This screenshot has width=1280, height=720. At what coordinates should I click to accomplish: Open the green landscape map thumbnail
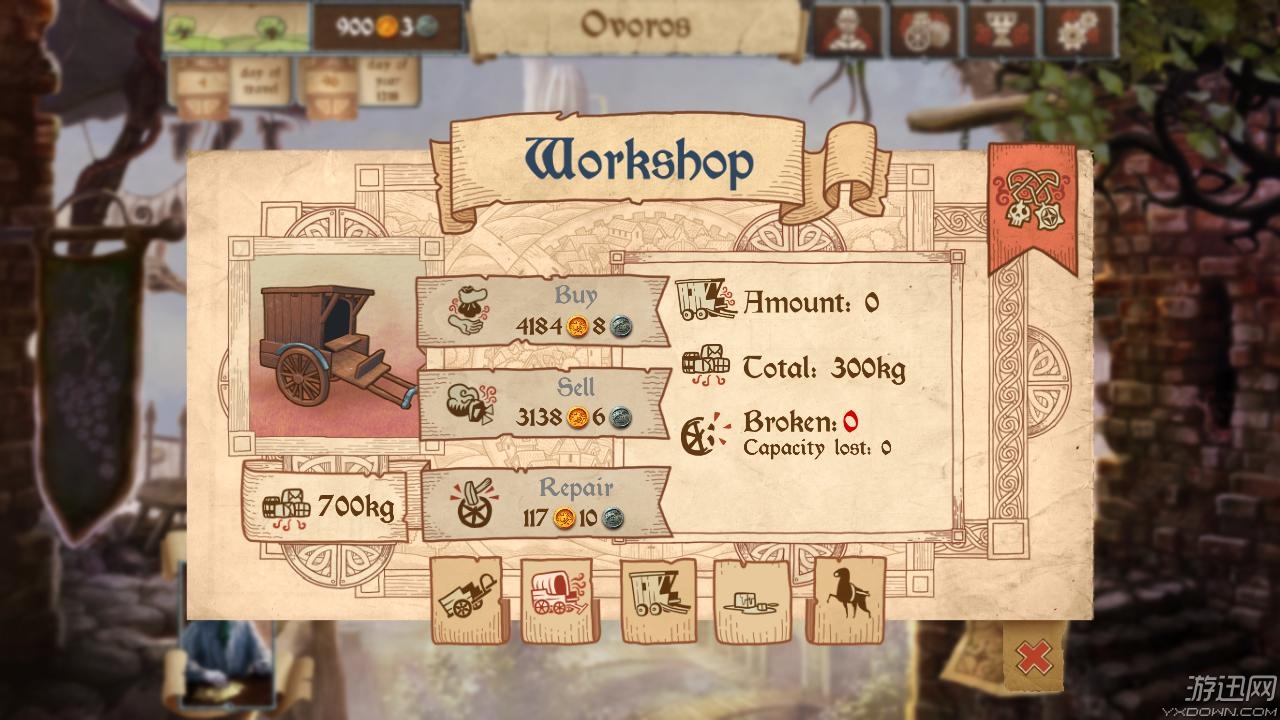pos(236,27)
